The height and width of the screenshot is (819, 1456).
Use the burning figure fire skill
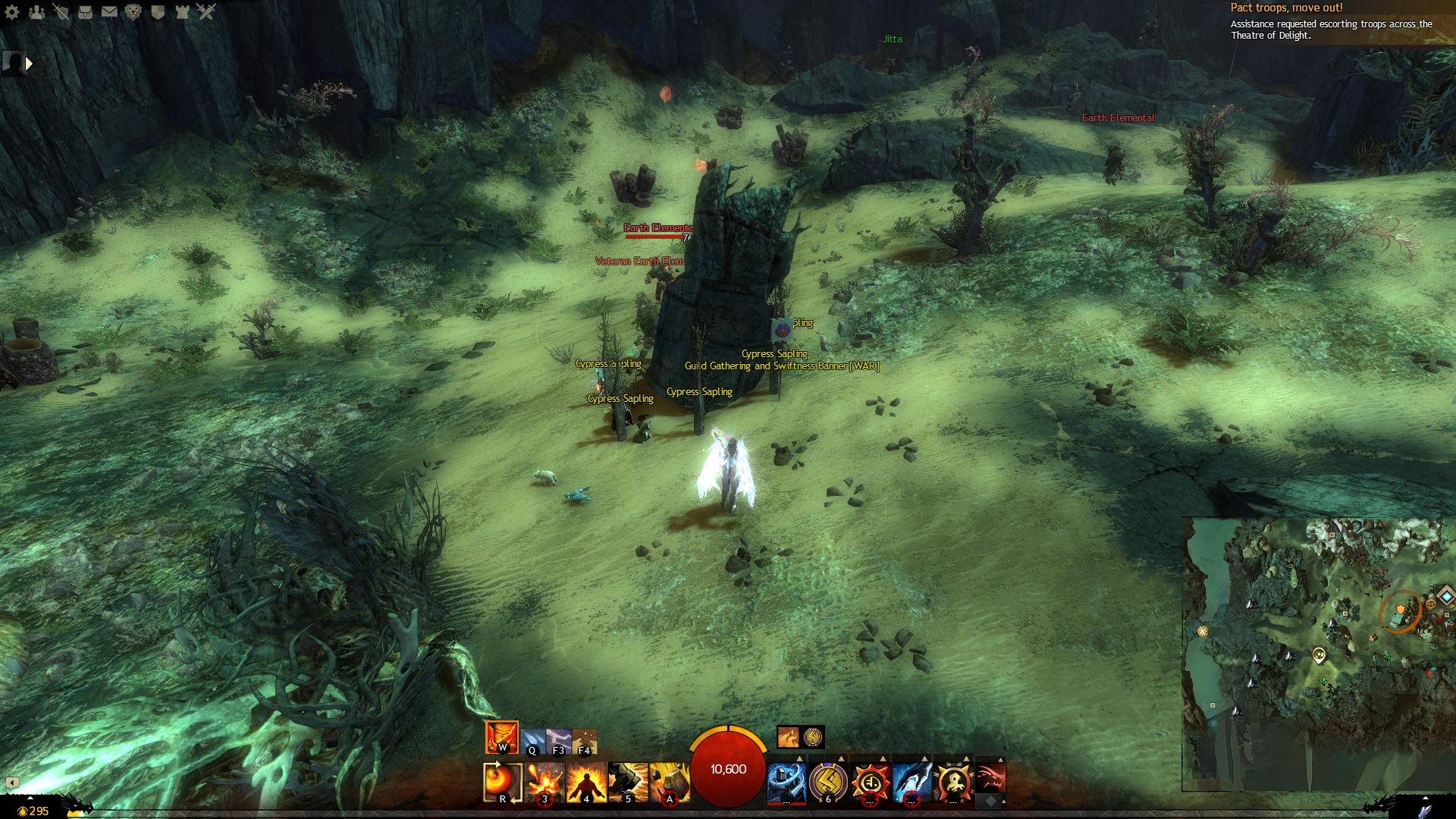coord(586,782)
